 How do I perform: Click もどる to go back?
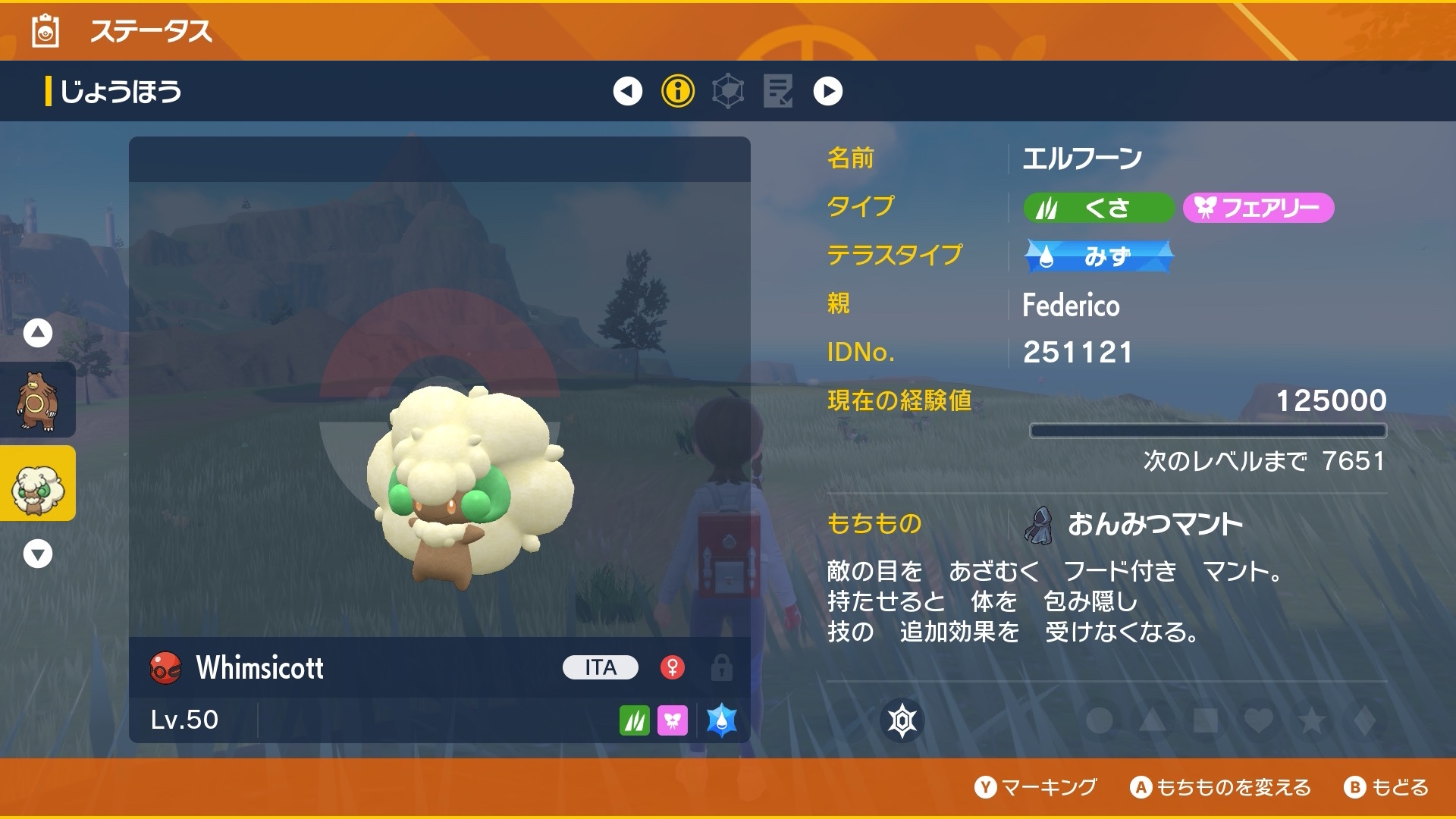1386,787
